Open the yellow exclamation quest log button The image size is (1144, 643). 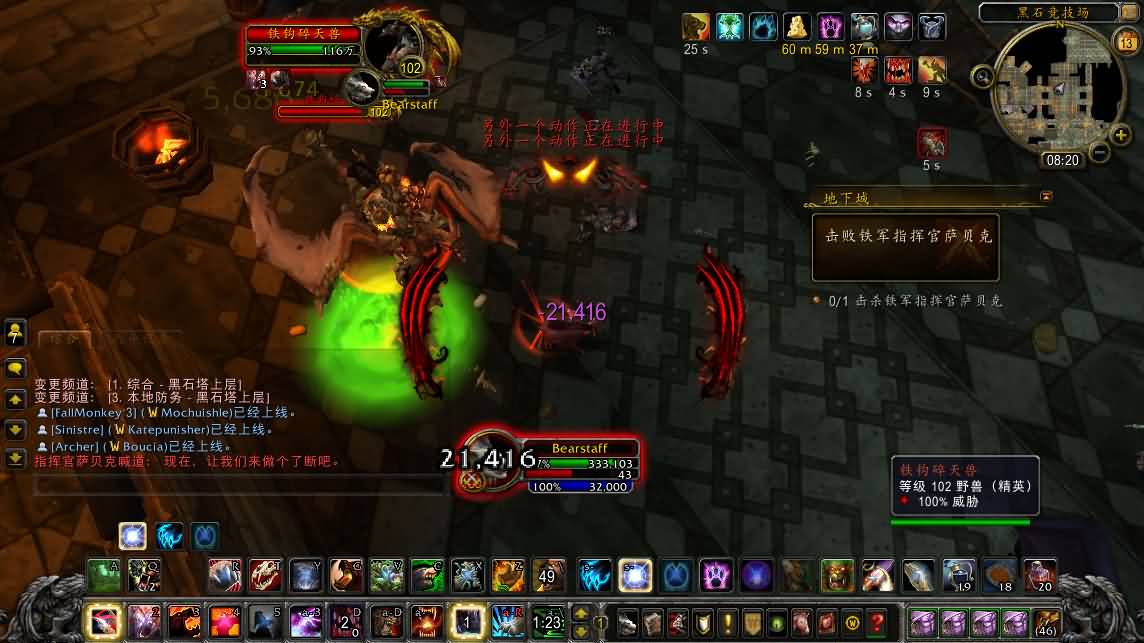727,620
